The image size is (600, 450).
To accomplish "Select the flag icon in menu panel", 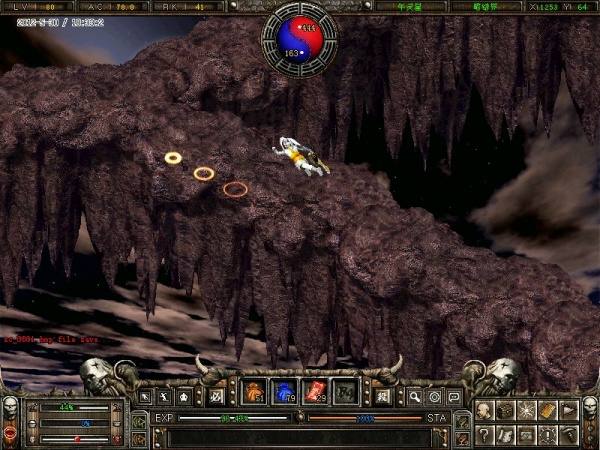I will click(x=569, y=410).
